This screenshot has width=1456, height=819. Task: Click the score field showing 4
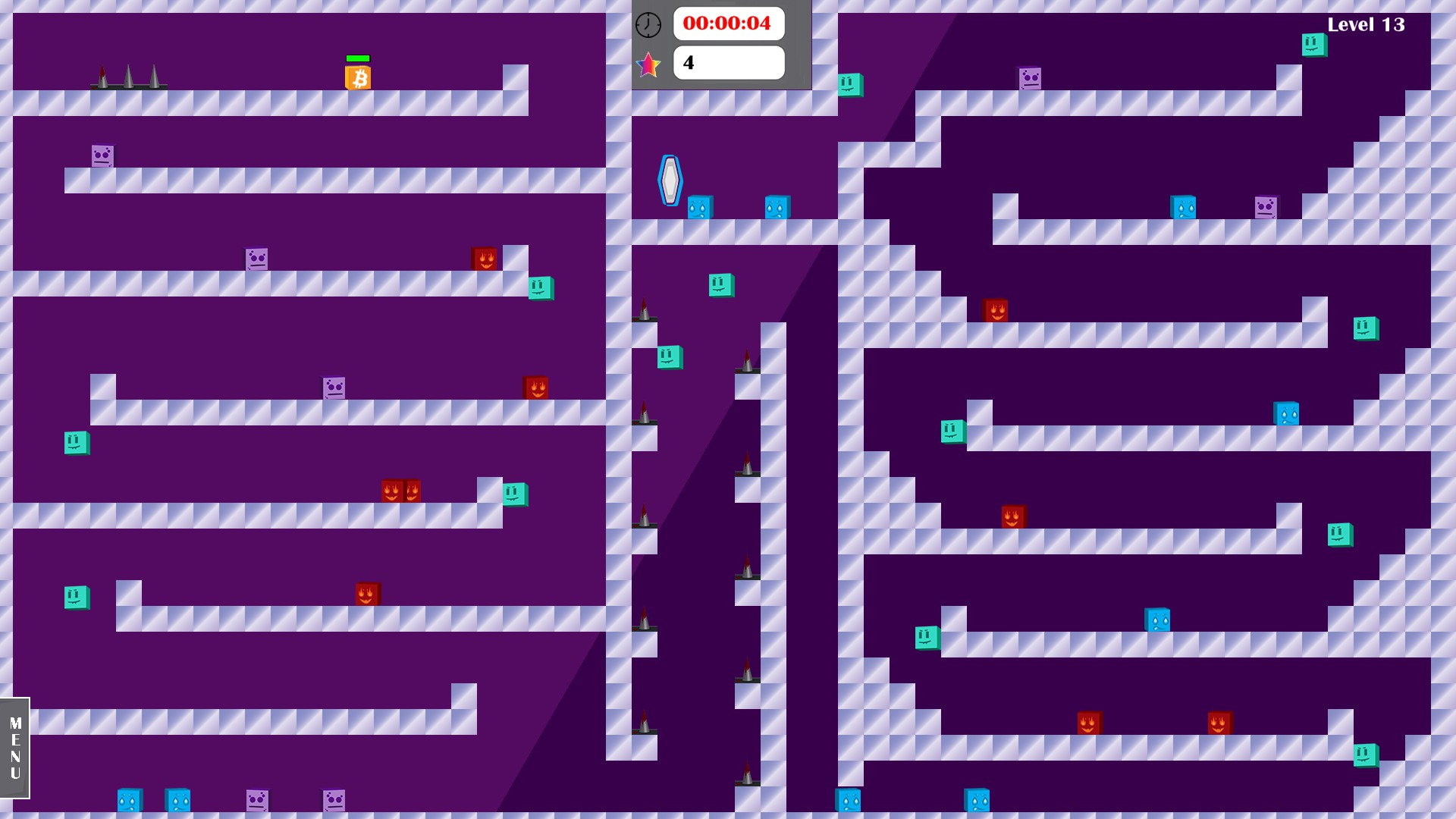[728, 62]
